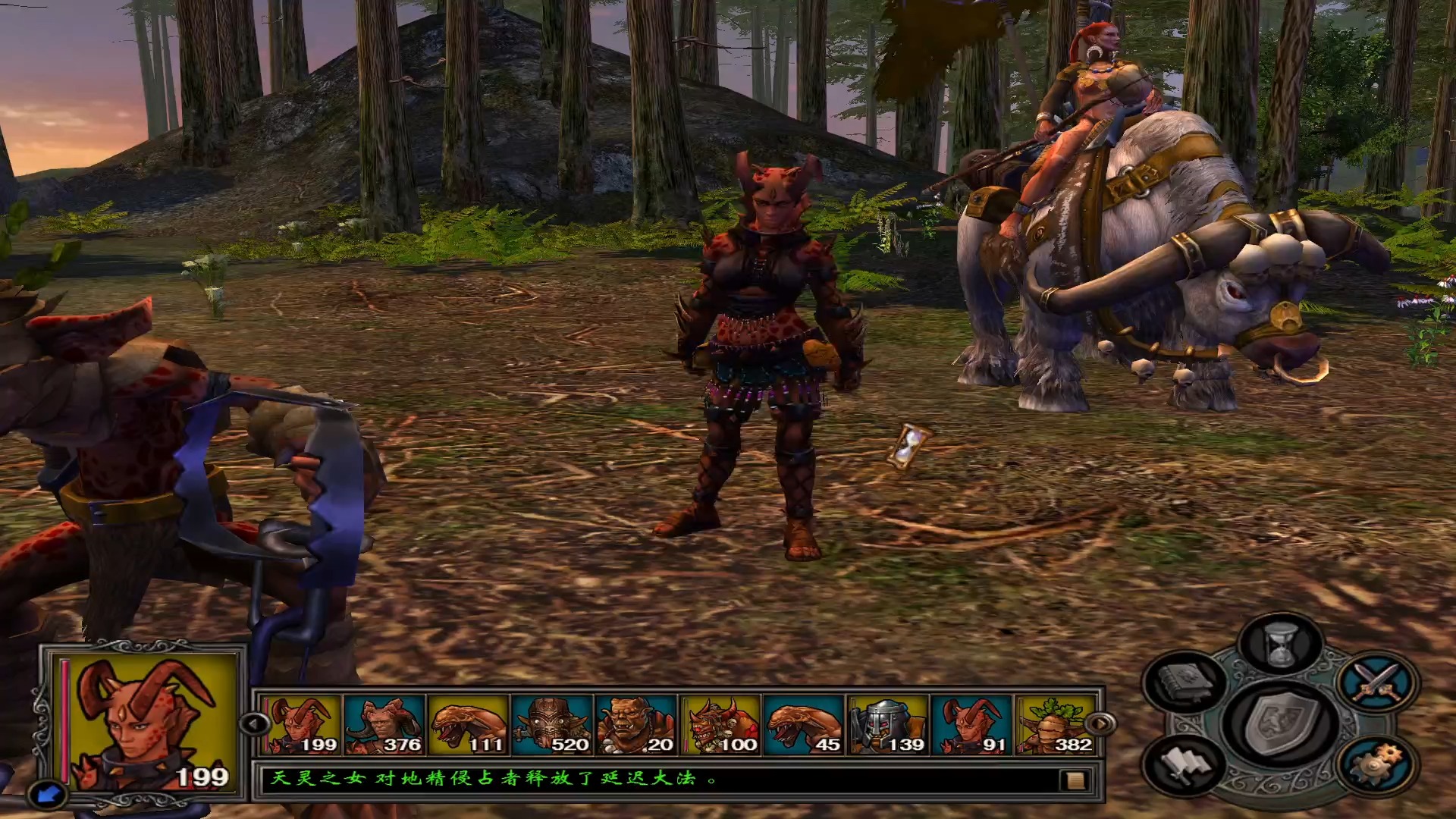
Task: Select the helmeted unit with 139
Action: 888,725
